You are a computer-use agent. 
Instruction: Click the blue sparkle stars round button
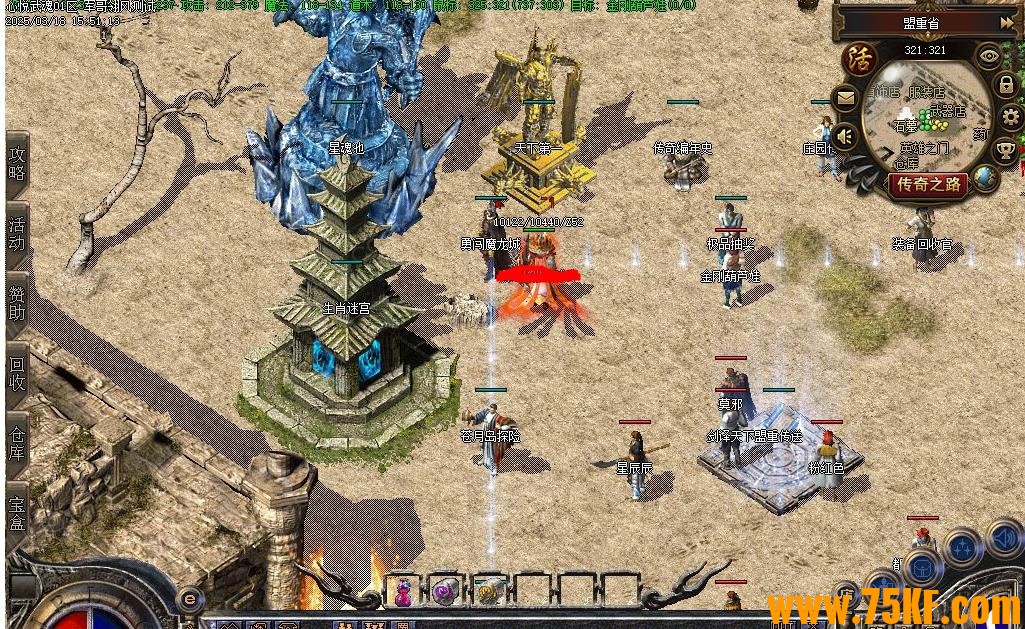click(x=963, y=547)
